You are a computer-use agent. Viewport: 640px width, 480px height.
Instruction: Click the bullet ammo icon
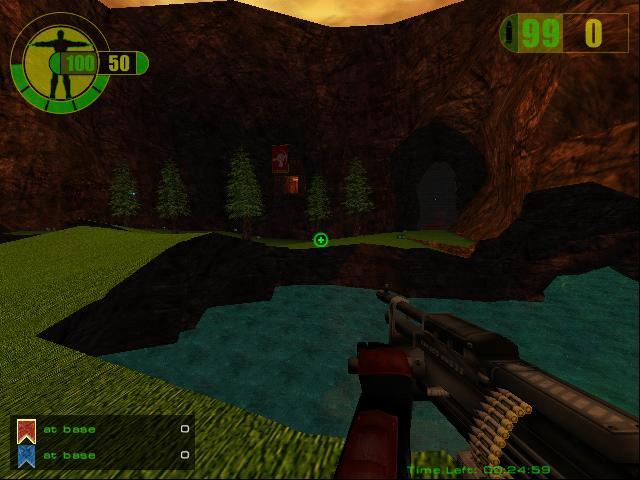point(512,32)
